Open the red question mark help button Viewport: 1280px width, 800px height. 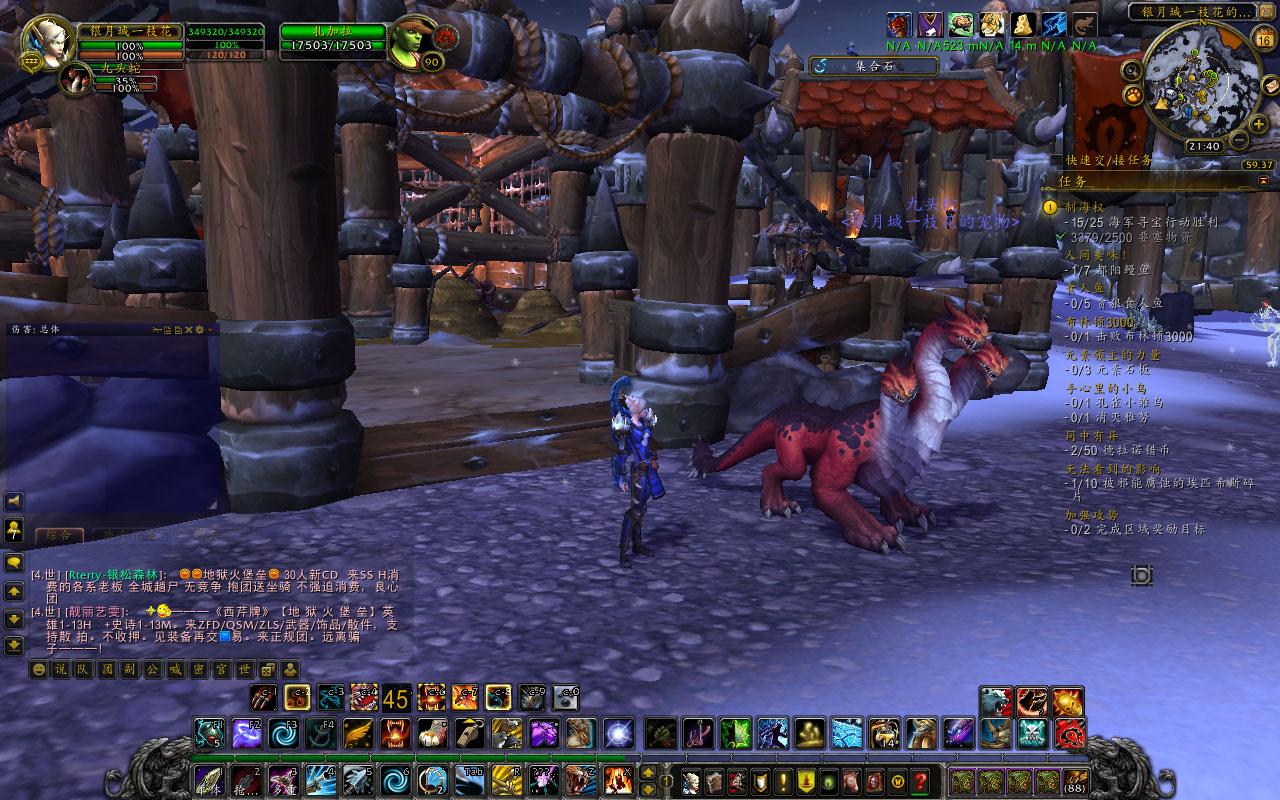pyautogui.click(x=919, y=780)
